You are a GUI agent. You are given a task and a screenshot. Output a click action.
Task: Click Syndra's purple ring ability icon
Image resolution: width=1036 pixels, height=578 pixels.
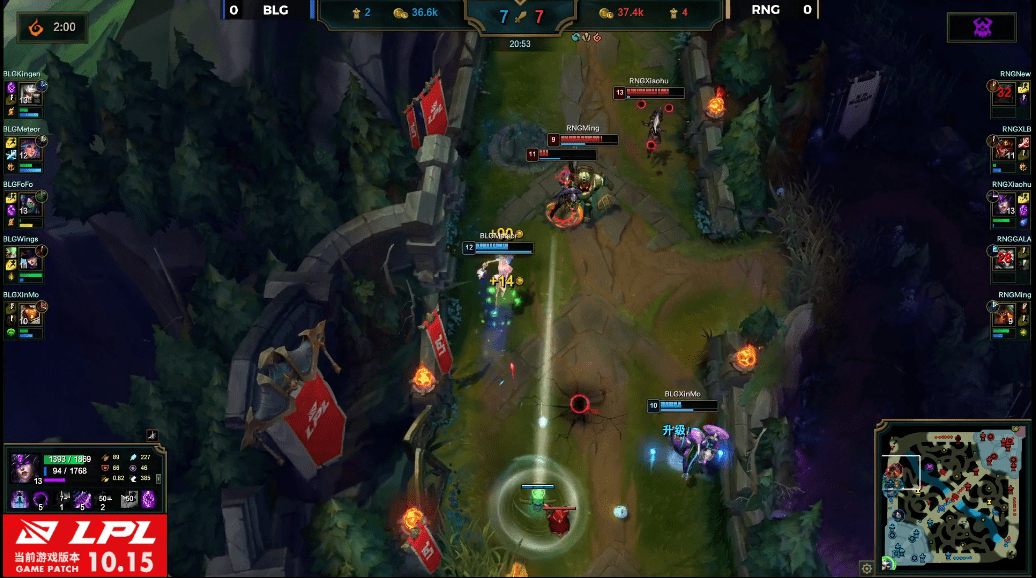(x=40, y=497)
